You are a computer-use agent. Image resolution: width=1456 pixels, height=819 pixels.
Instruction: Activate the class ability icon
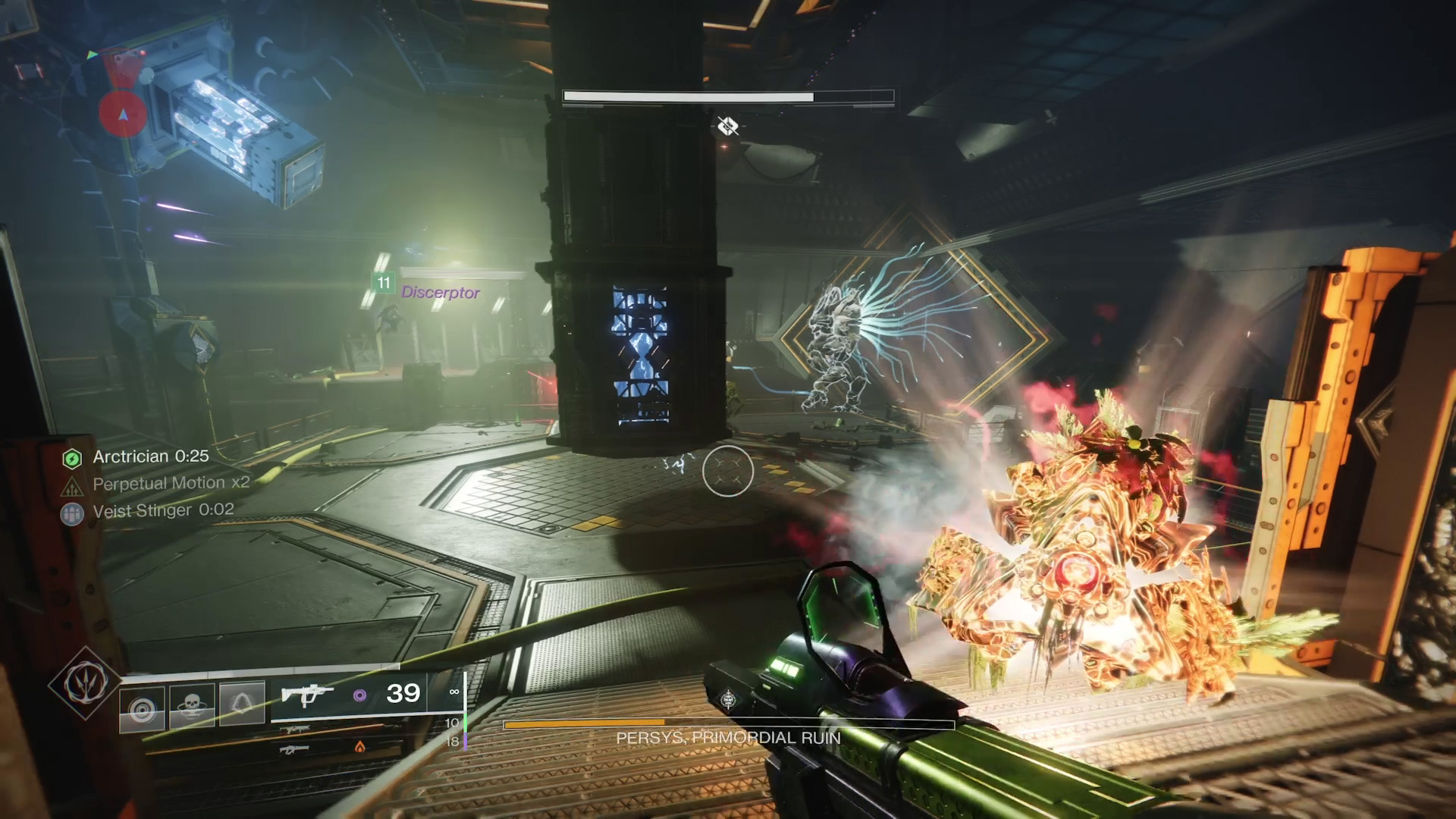click(x=242, y=704)
